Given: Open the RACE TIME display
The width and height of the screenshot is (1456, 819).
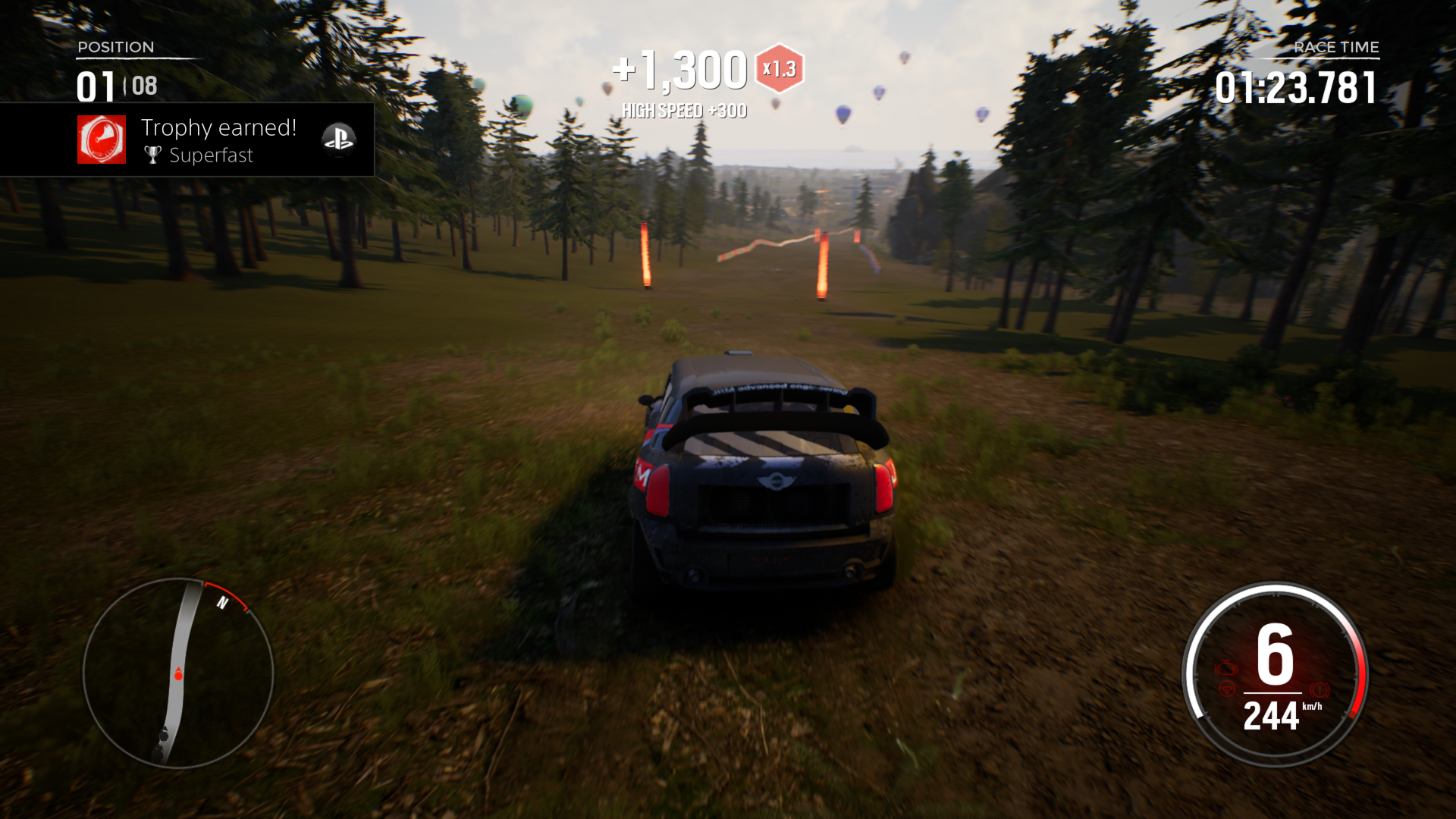Looking at the screenshot, I should 1337,47.
